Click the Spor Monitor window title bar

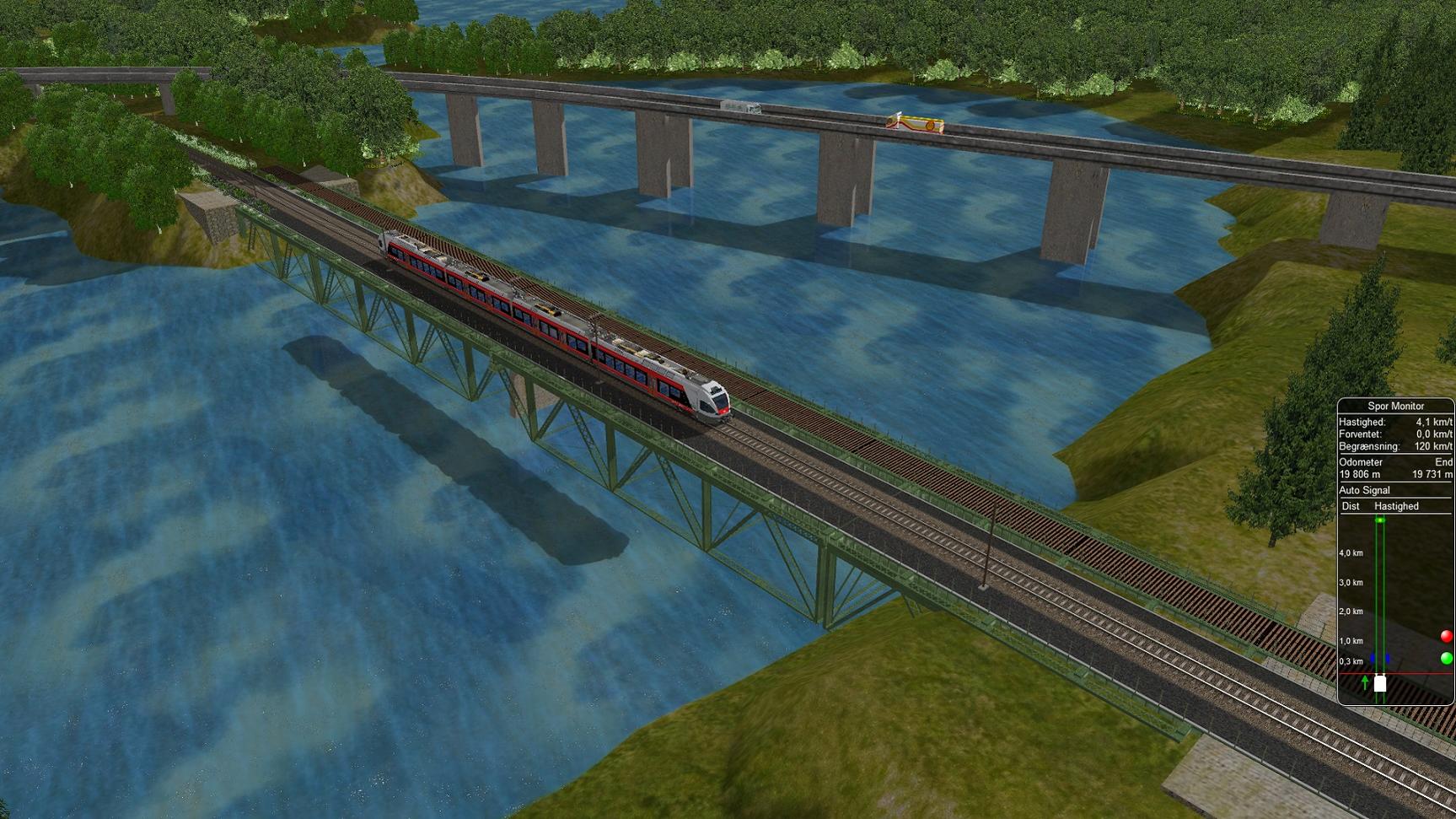[x=1395, y=406]
